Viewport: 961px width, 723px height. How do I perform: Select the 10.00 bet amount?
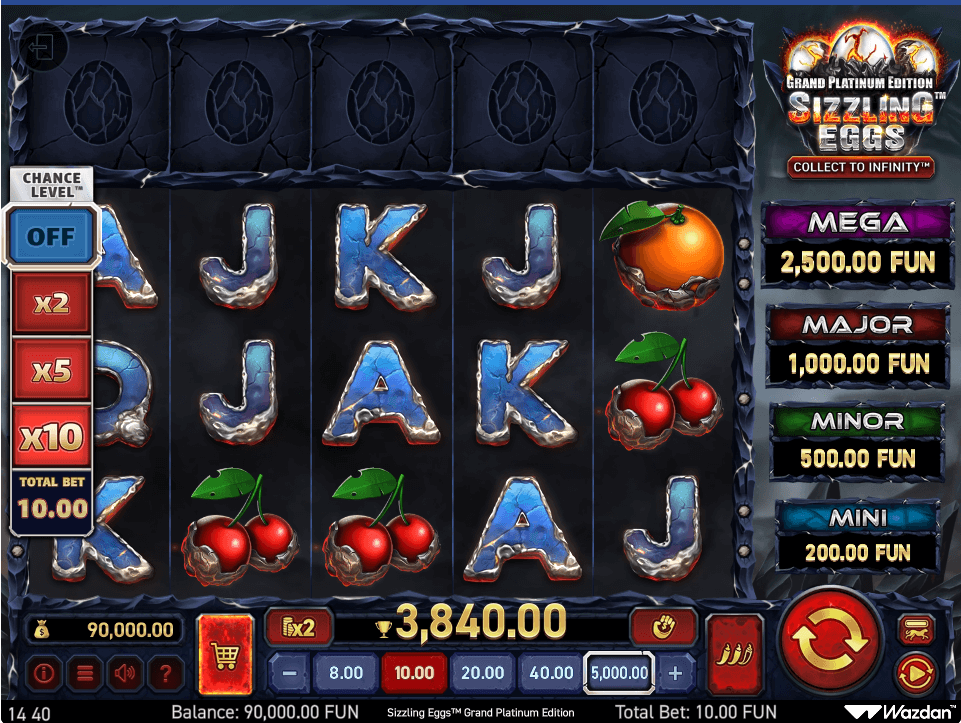(x=413, y=673)
